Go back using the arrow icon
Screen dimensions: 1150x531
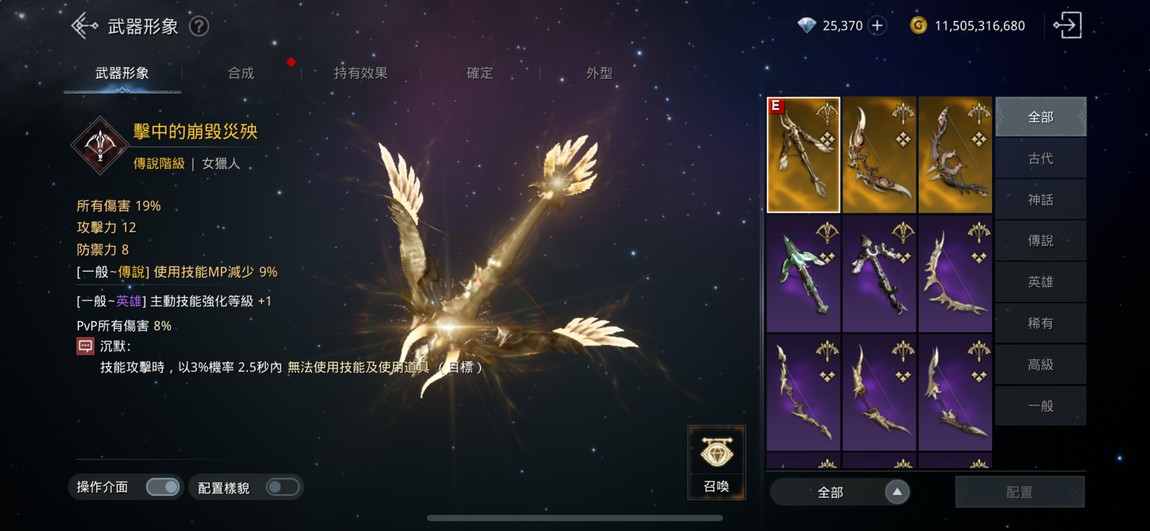pyautogui.click(x=84, y=26)
